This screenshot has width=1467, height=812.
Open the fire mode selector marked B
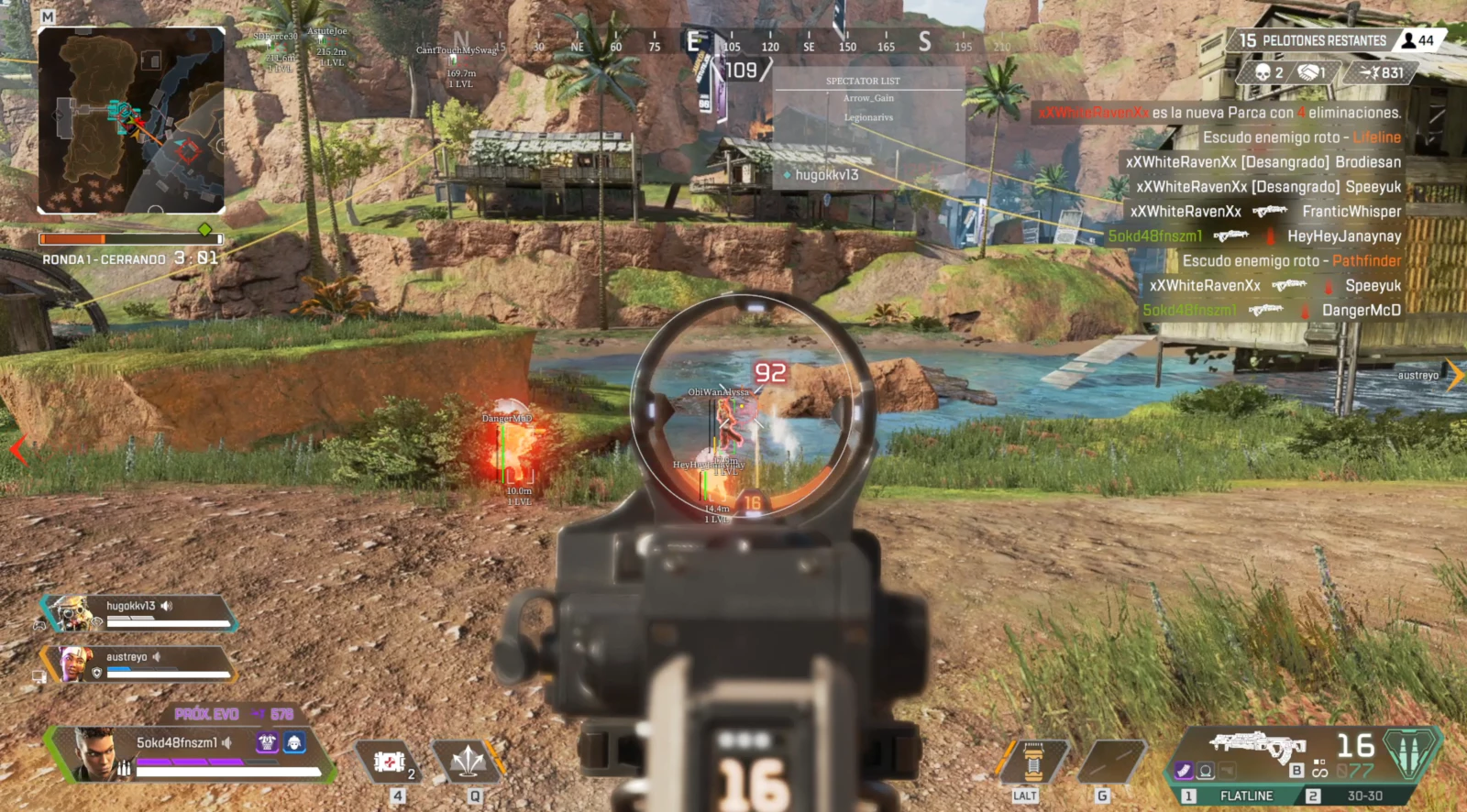(x=1296, y=770)
